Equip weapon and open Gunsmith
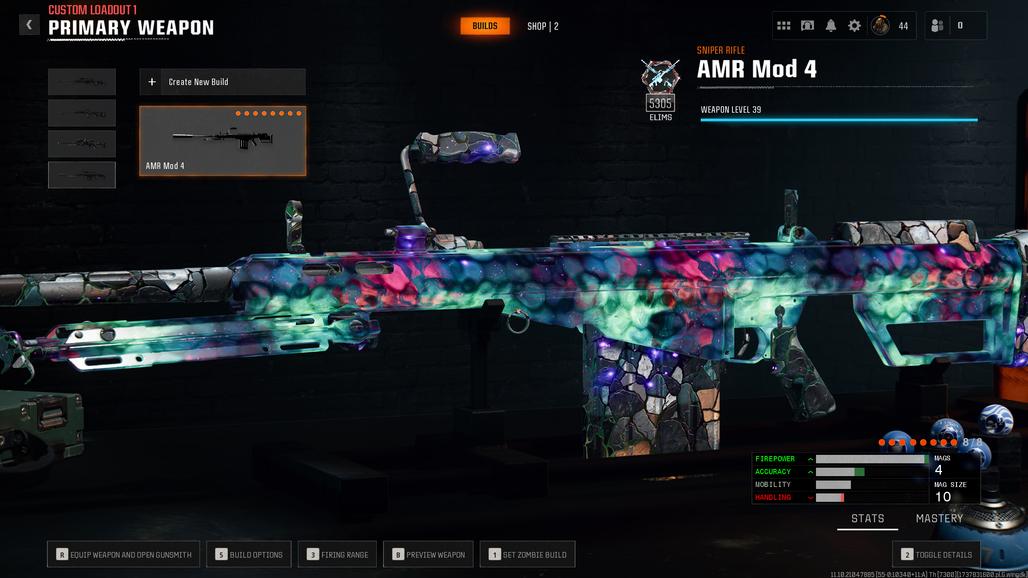1028x578 pixels. tap(125, 554)
